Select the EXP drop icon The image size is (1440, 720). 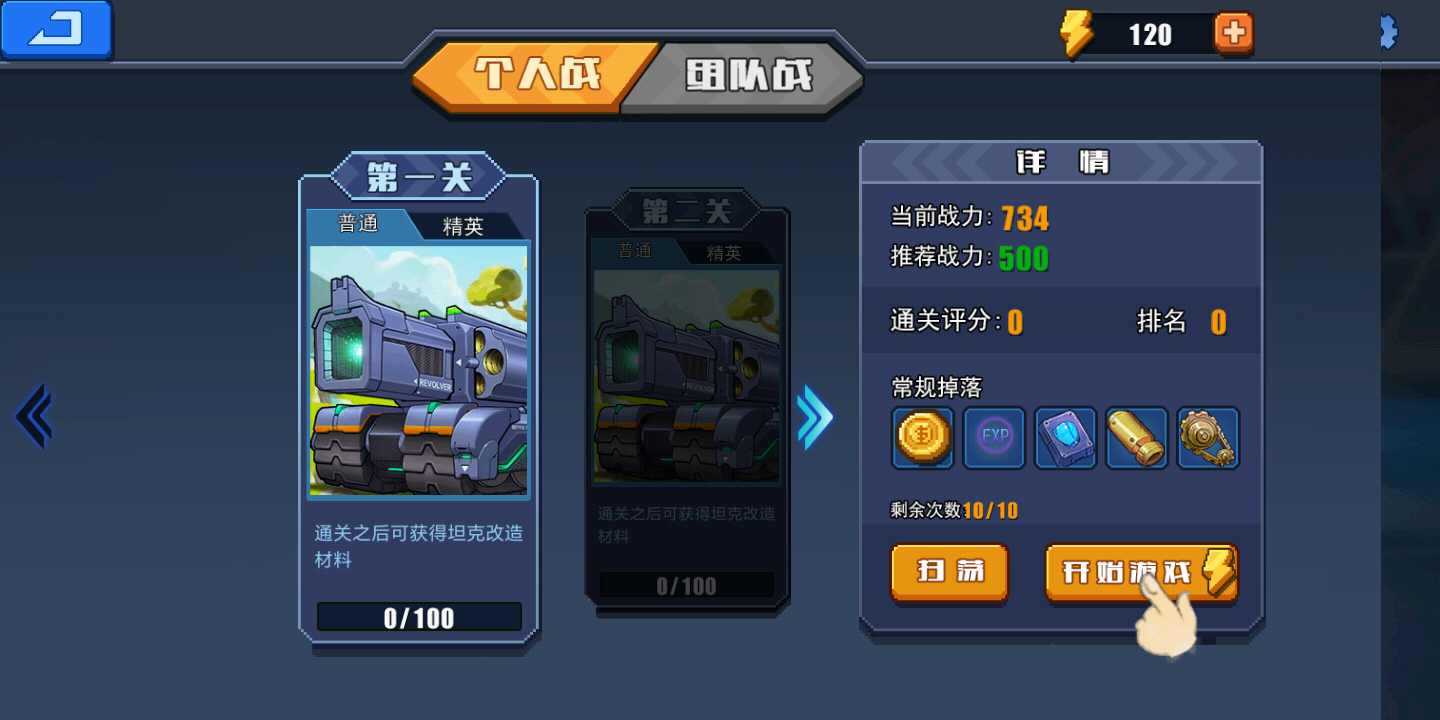(993, 438)
